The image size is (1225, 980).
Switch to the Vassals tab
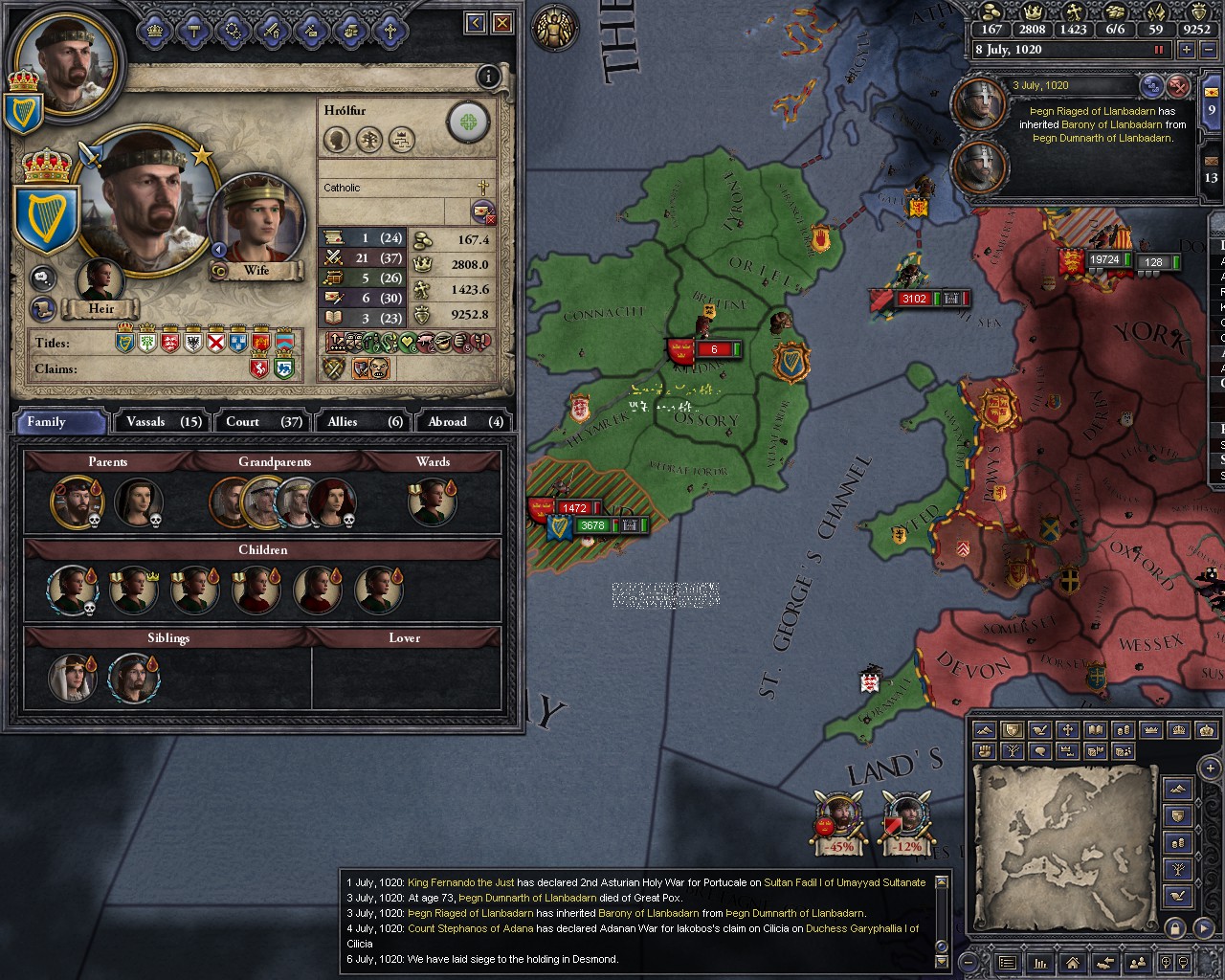pyautogui.click(x=164, y=421)
